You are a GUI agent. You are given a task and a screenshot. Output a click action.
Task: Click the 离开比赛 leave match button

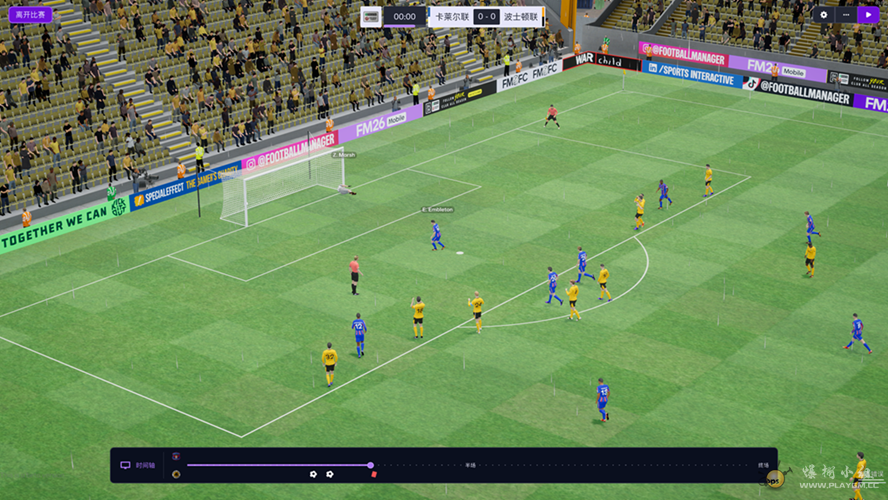(30, 15)
